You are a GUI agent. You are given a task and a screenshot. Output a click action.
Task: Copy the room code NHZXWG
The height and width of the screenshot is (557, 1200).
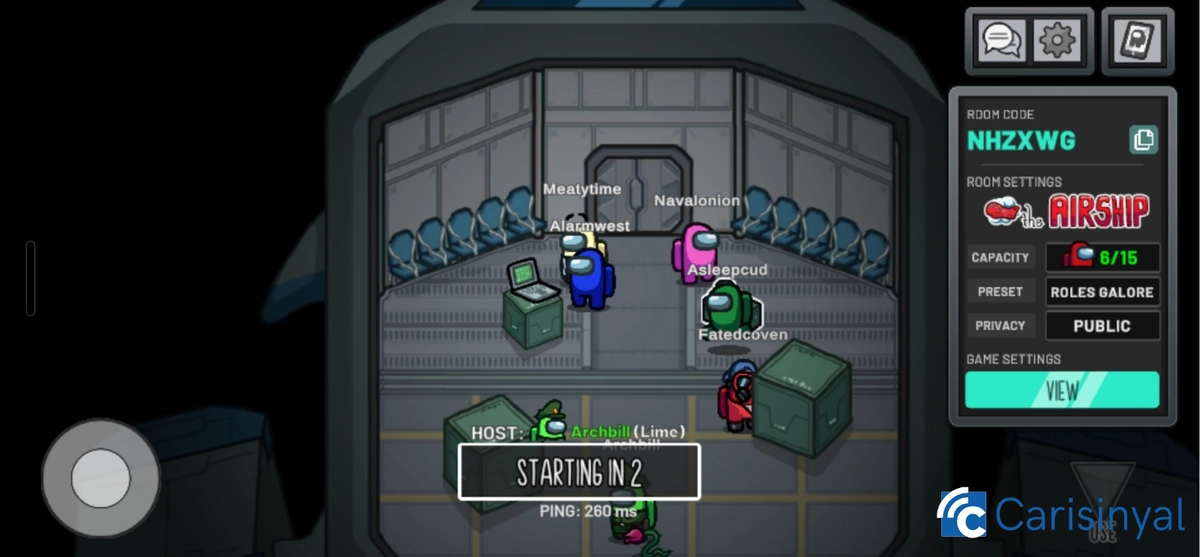1143,140
